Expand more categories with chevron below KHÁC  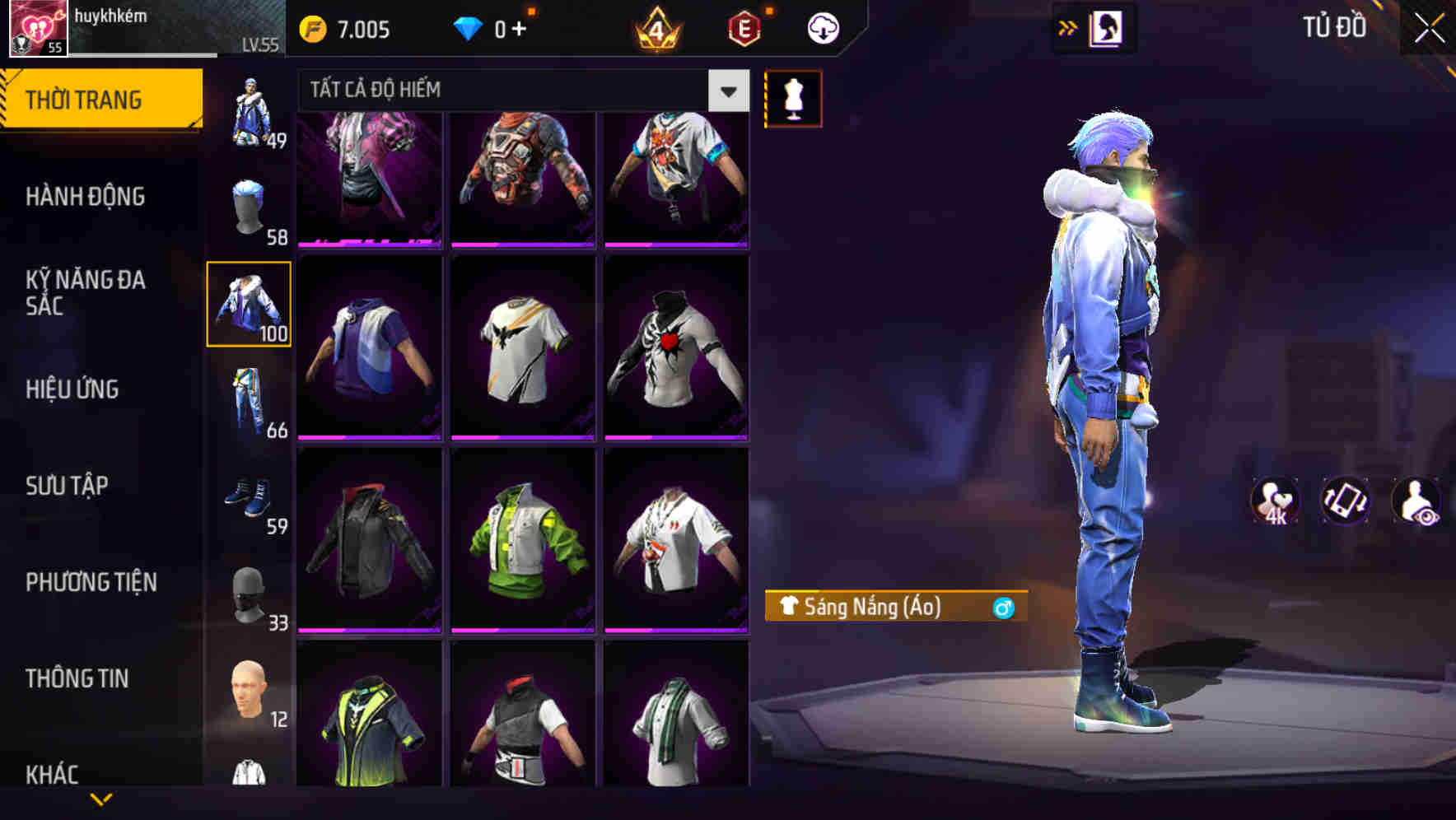[100, 797]
